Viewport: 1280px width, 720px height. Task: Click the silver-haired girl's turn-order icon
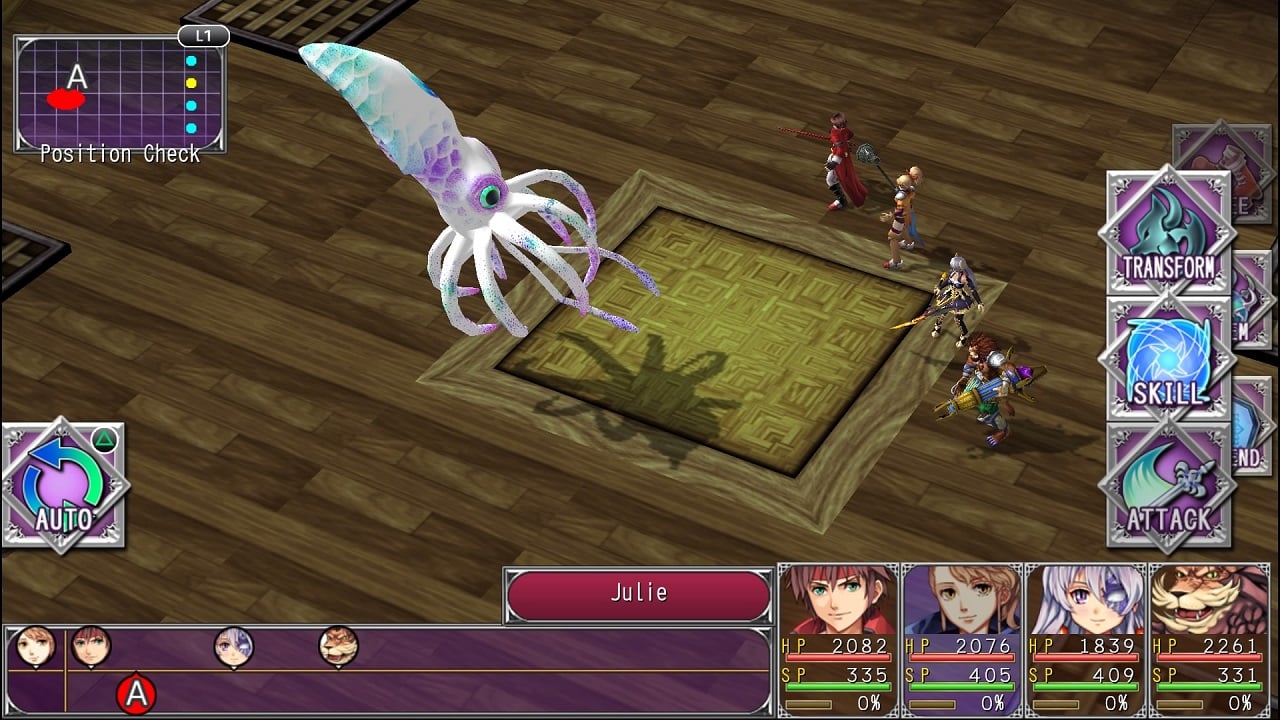pyautogui.click(x=234, y=647)
